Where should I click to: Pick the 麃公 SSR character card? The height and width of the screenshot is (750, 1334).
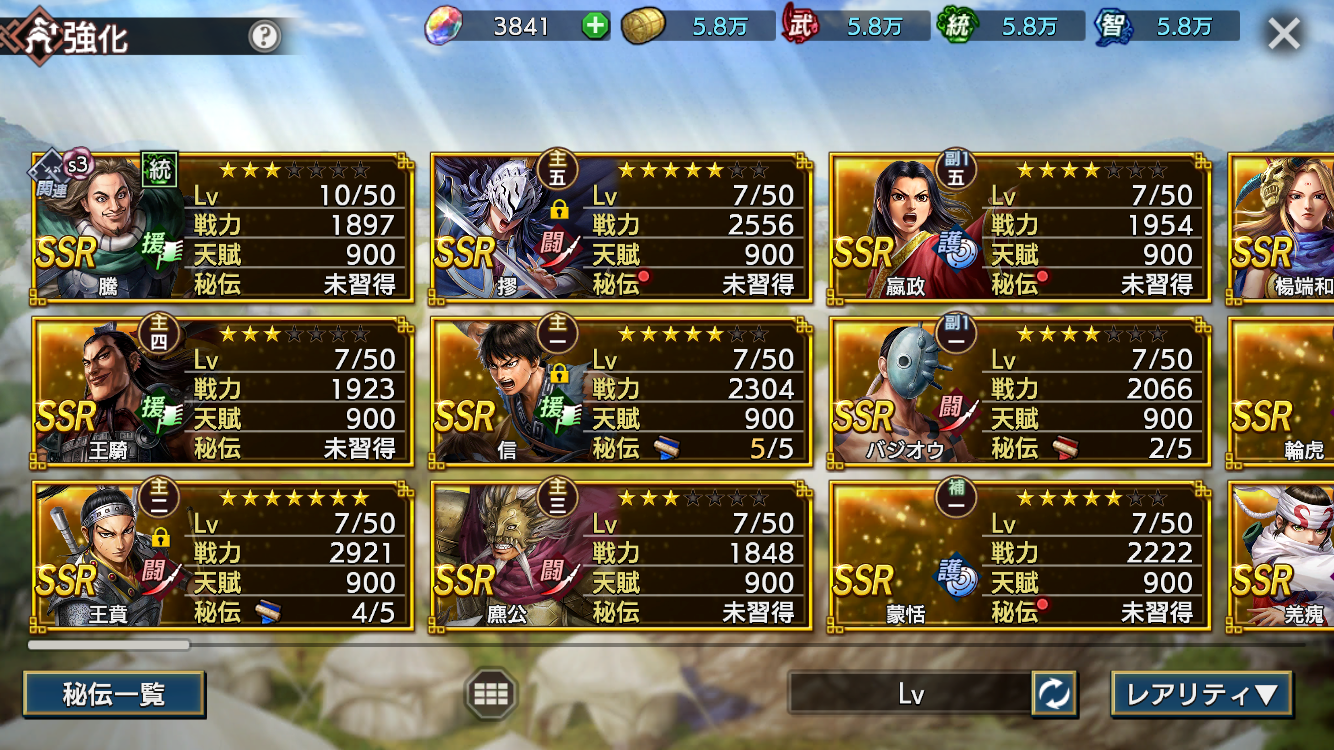621,555
